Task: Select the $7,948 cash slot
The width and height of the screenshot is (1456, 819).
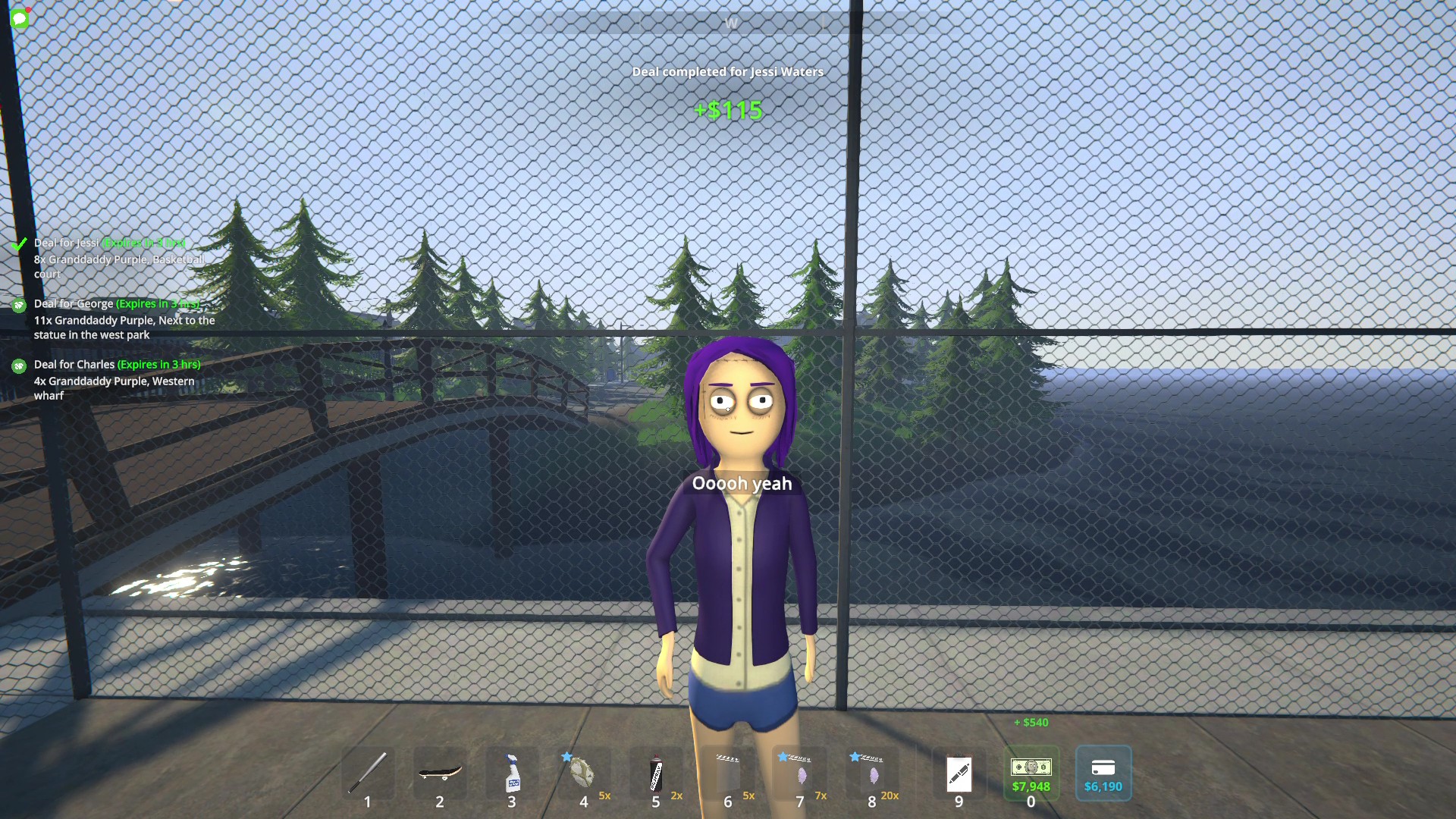Action: 1031,773
